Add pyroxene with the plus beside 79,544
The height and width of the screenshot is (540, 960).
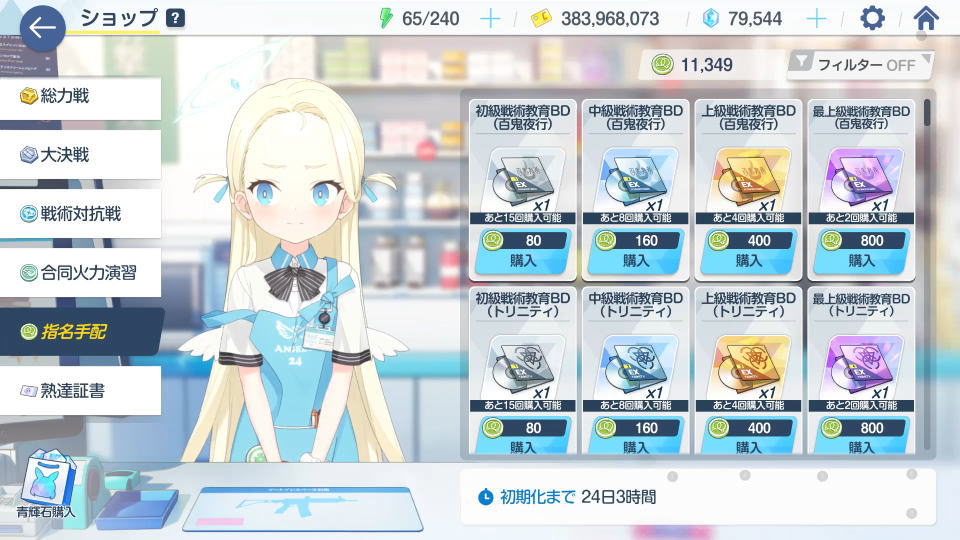coord(816,19)
